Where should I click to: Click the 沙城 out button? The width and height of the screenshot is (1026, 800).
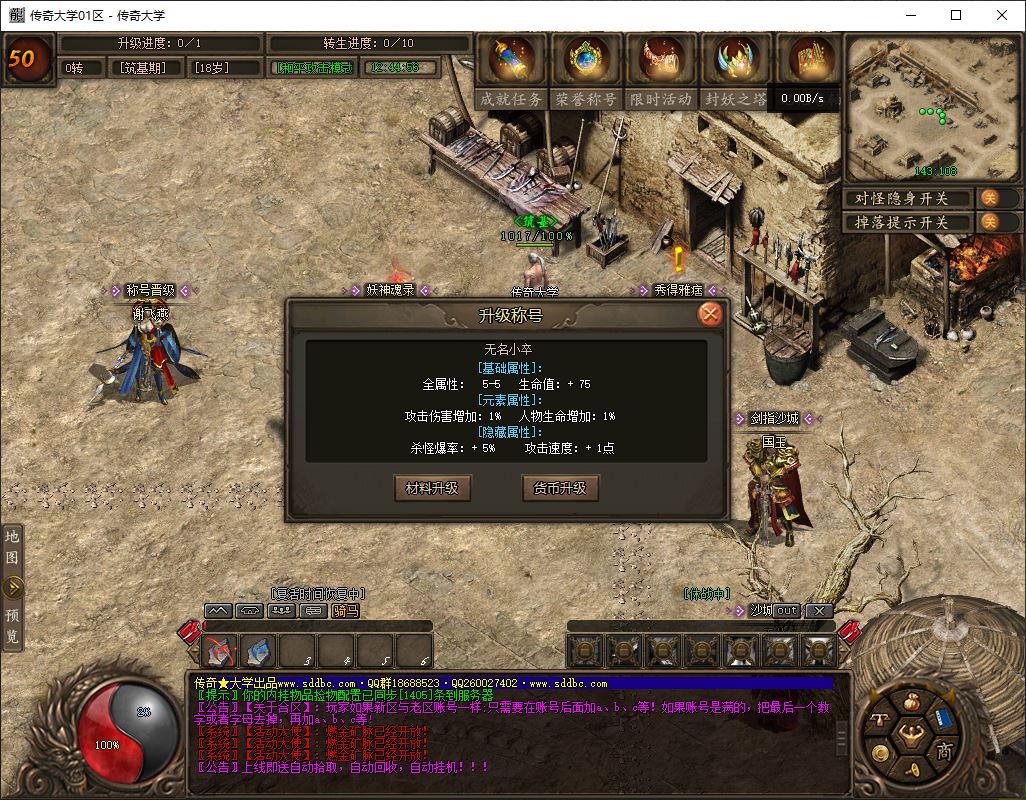787,610
